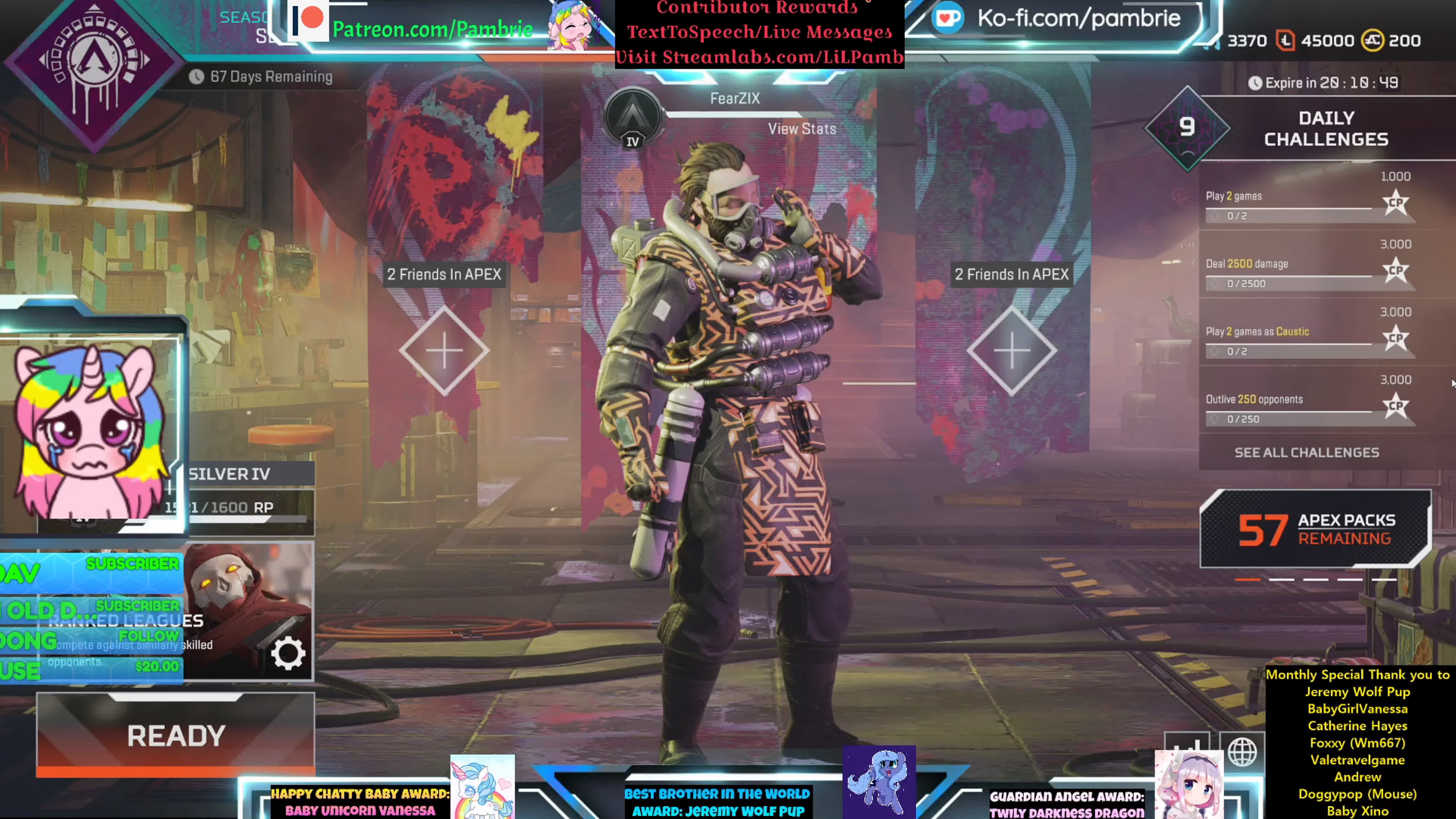
Task: Click the READY button
Action: [x=175, y=735]
